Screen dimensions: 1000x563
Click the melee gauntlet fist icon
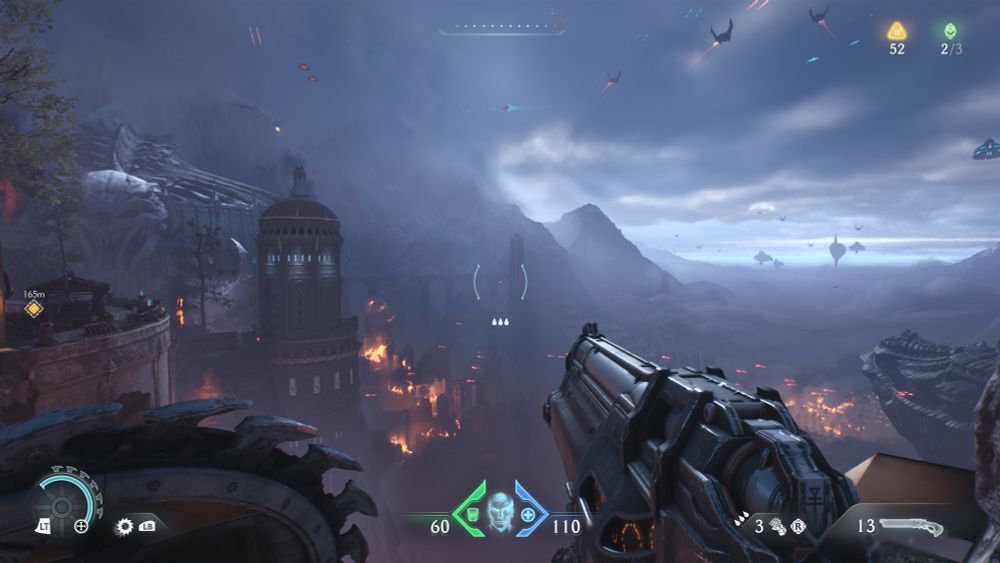click(776, 523)
